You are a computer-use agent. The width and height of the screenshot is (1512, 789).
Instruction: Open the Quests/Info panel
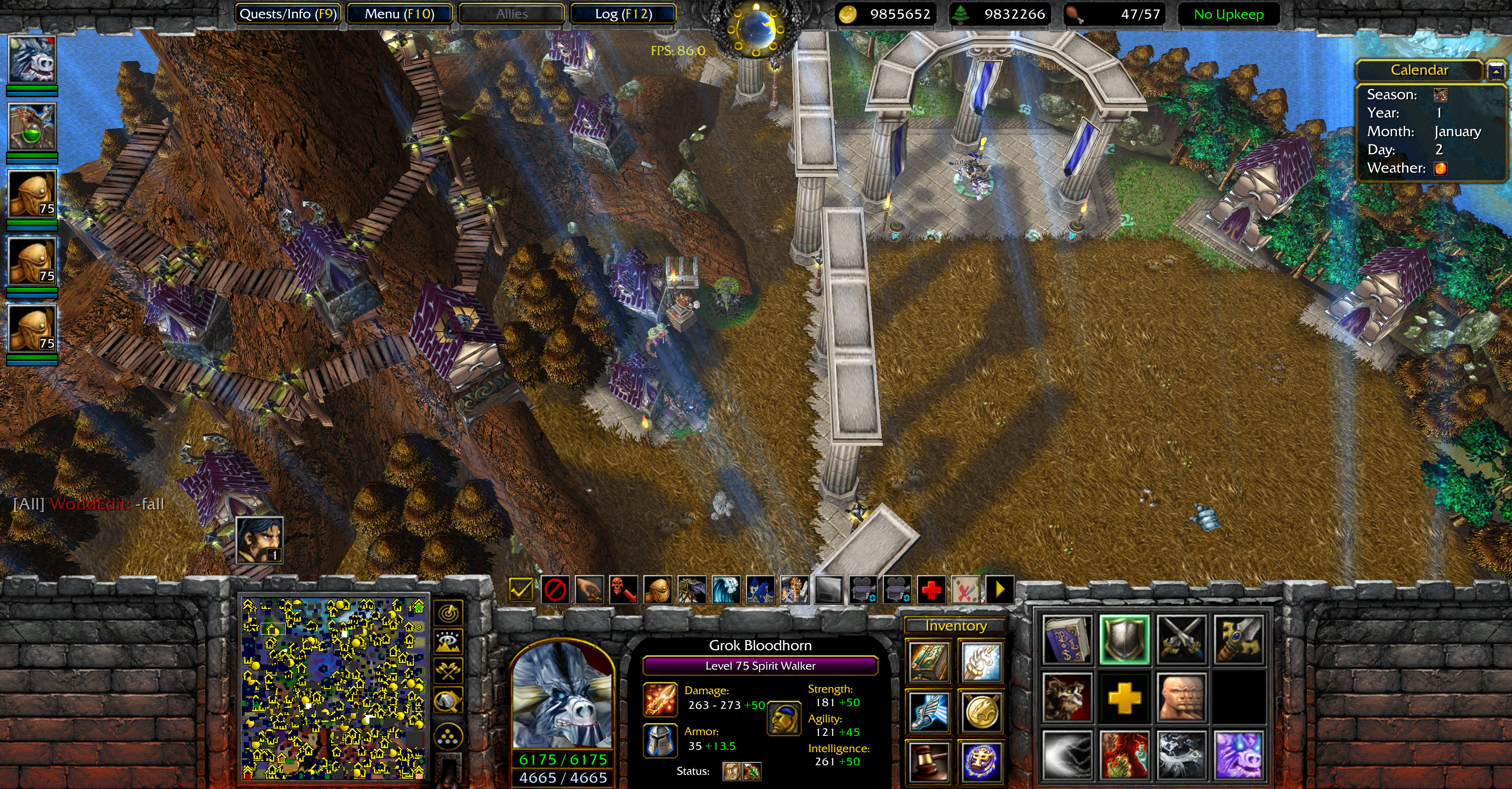[x=288, y=14]
